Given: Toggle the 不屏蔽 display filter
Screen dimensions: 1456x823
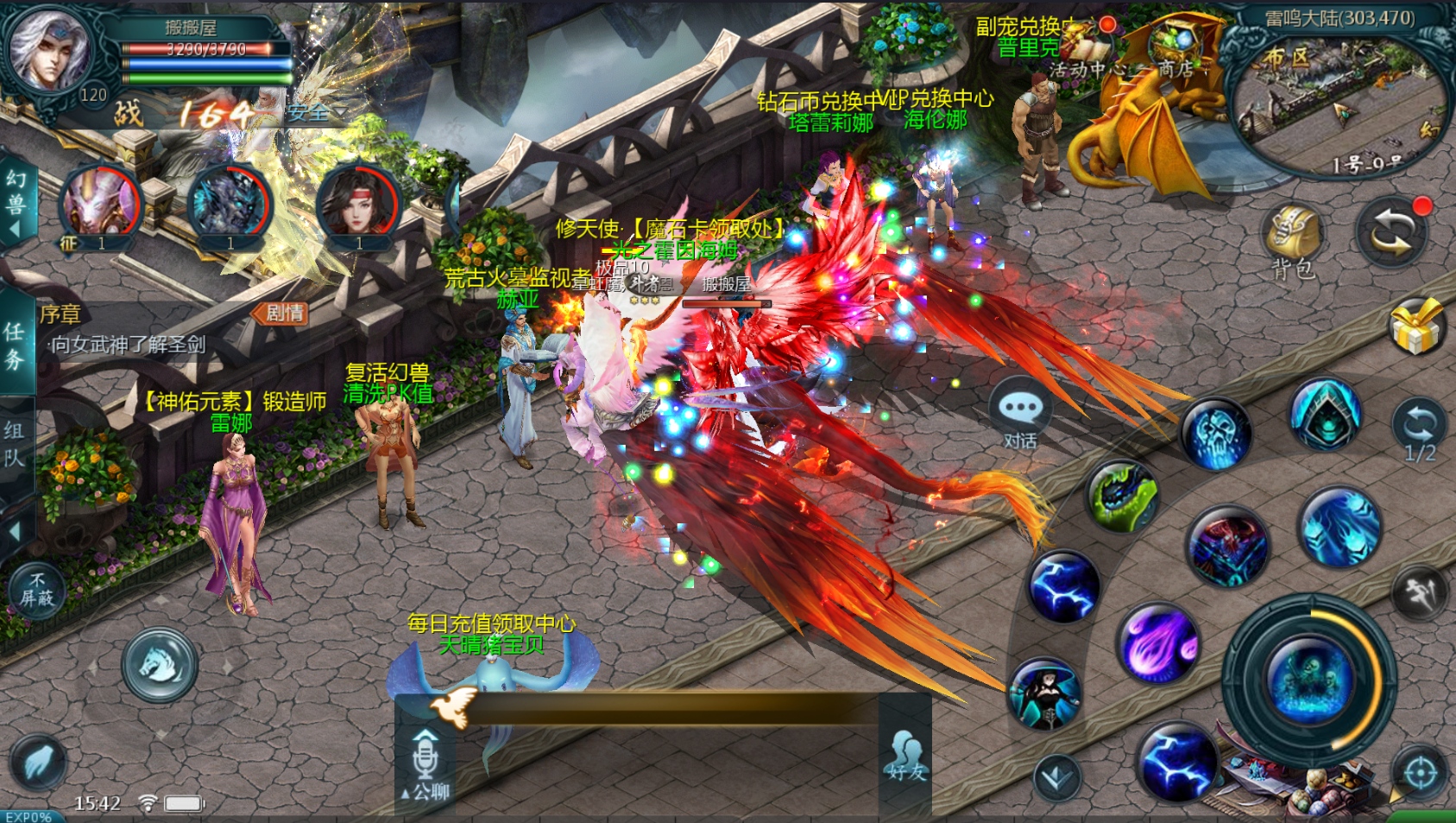Looking at the screenshot, I should pos(36,589).
